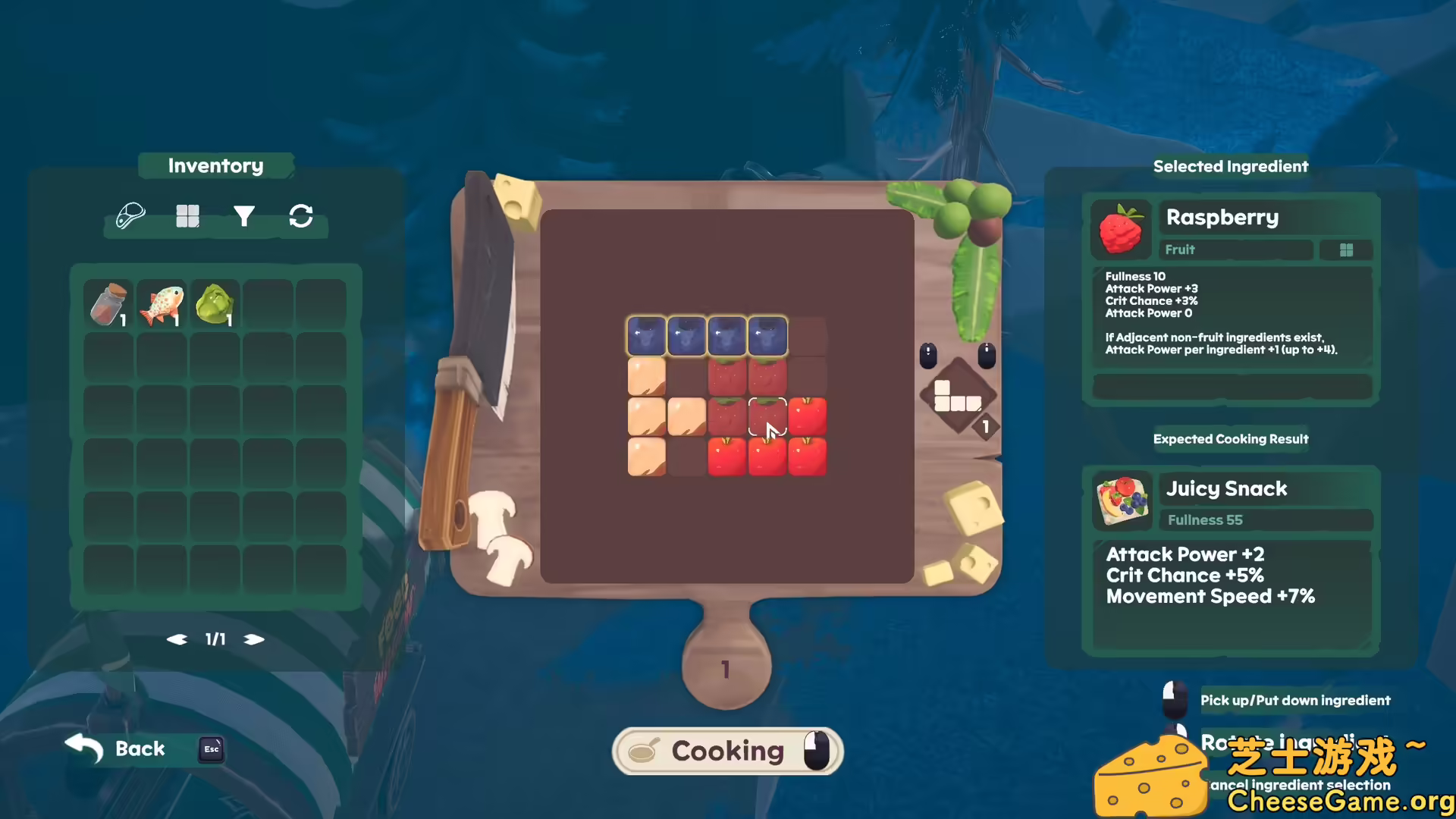Select the Raspberry thumbnail in Selected Ingredient

tap(1122, 228)
